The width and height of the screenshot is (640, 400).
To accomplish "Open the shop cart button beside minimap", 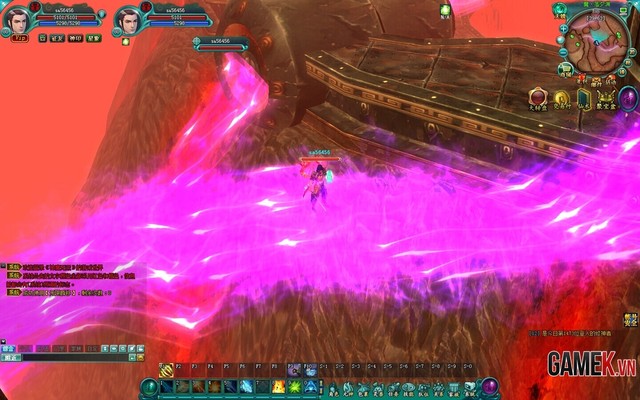I will click(566, 68).
